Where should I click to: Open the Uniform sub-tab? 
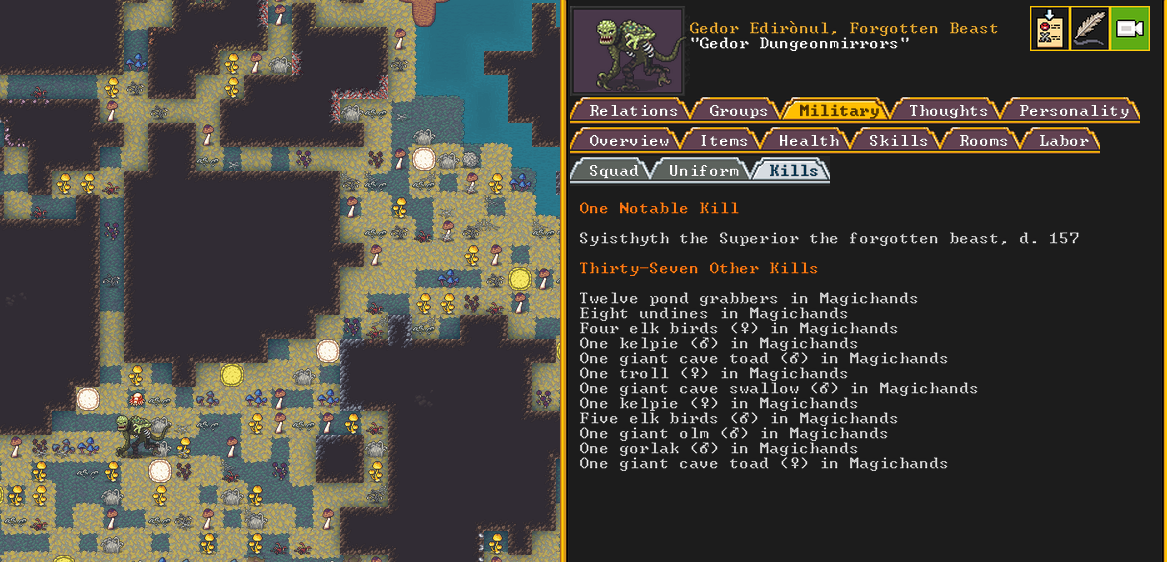tap(703, 171)
